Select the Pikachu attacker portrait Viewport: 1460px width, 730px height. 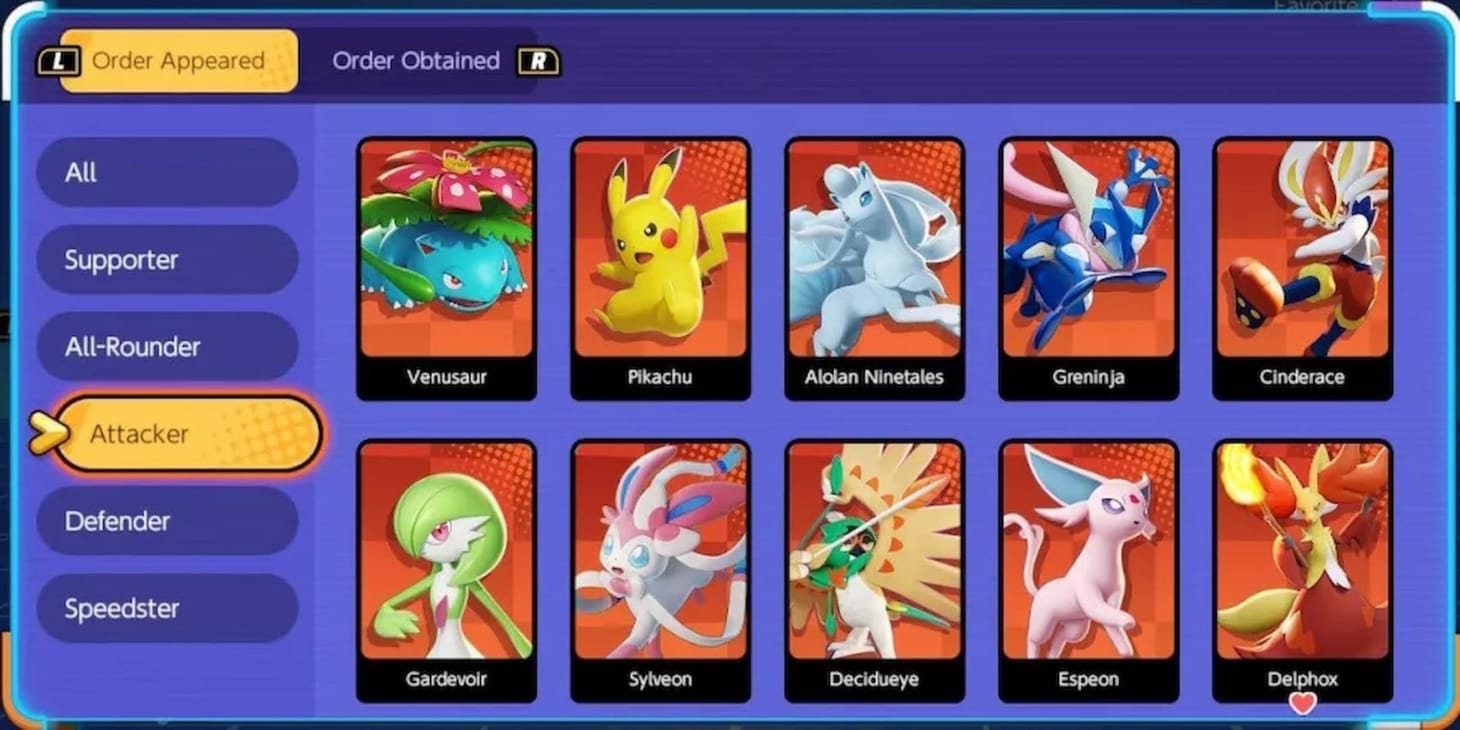[661, 260]
